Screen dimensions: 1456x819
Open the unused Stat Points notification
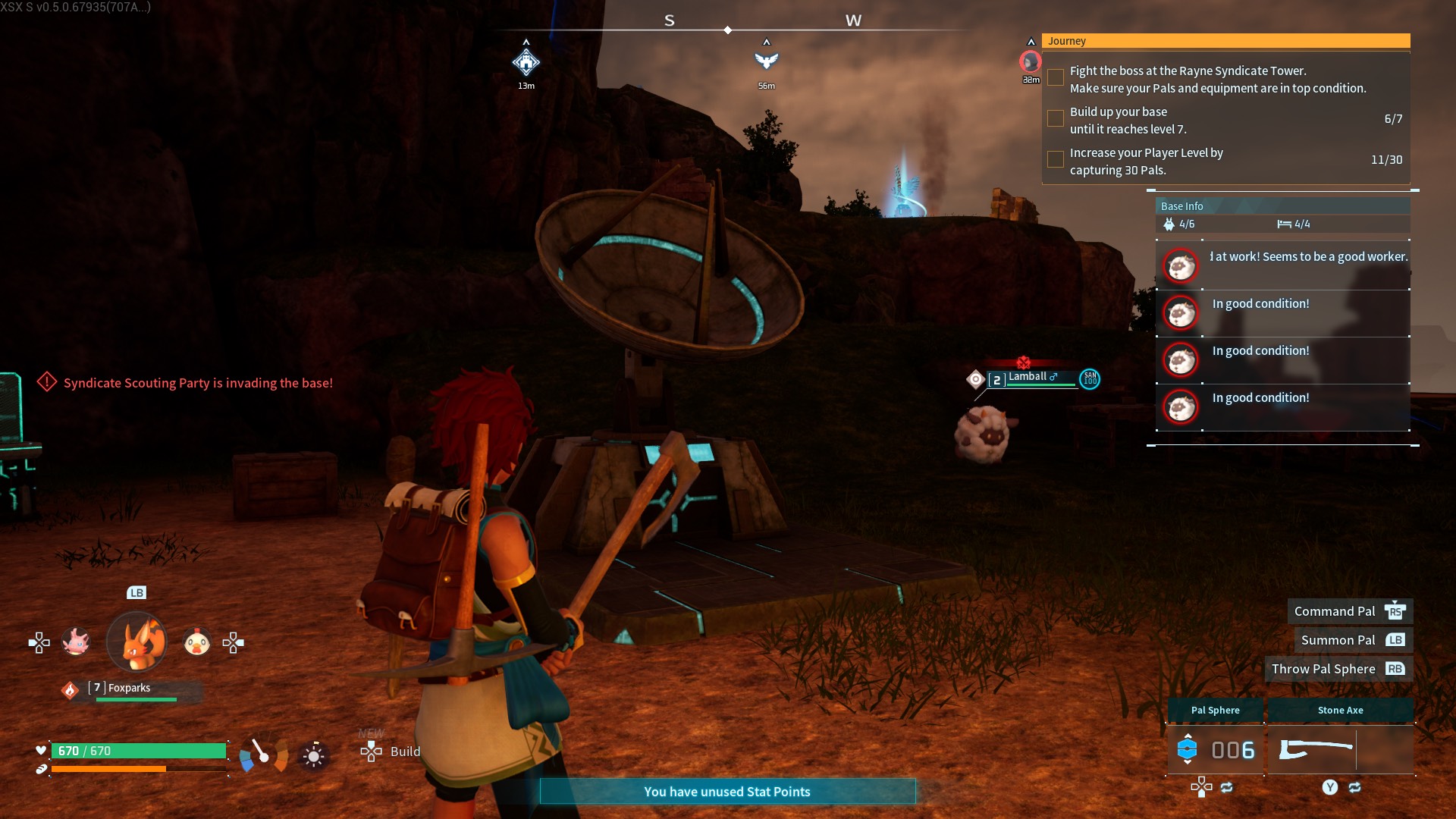[727, 792]
